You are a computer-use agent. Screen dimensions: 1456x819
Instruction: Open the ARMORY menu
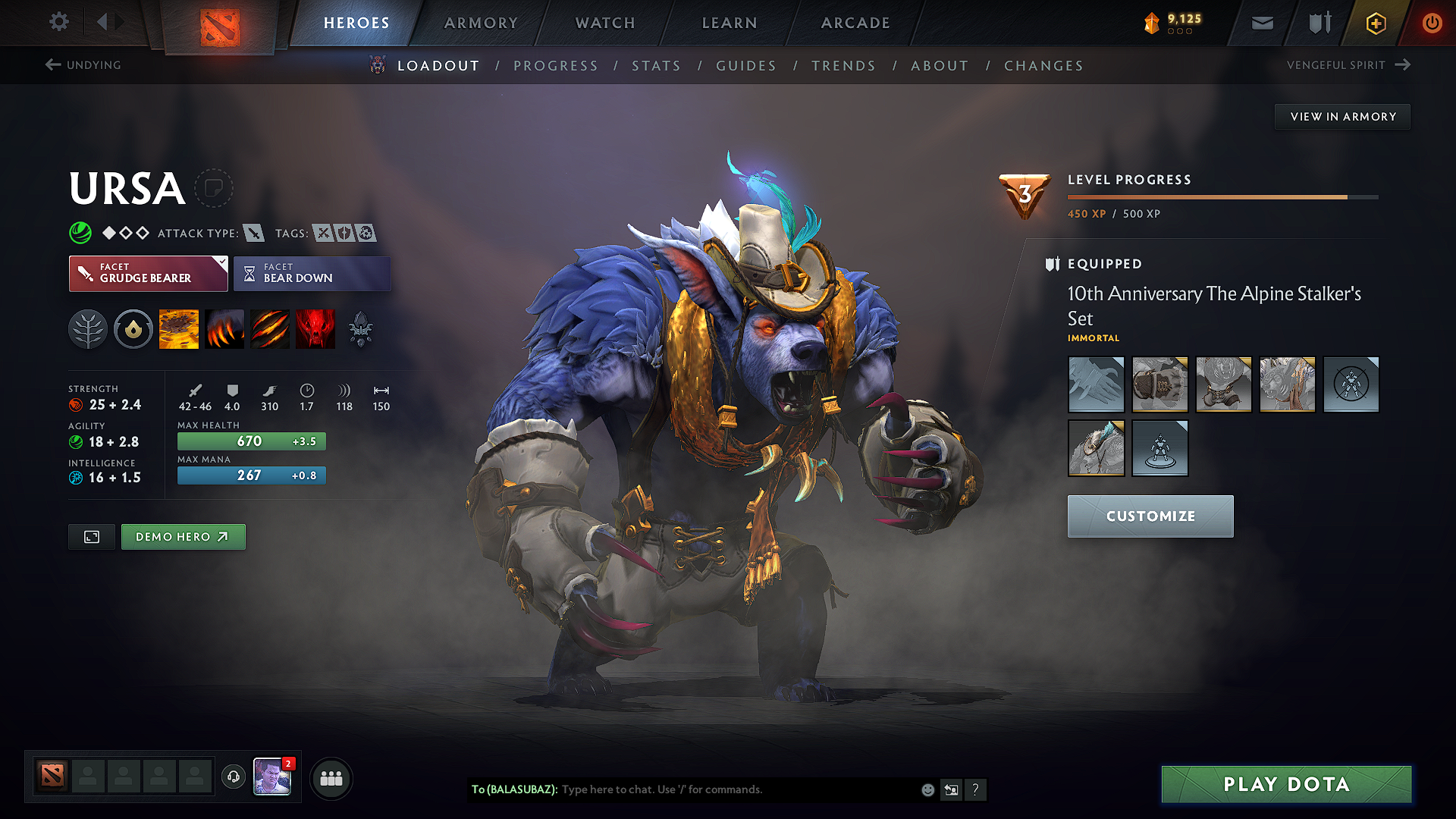click(x=480, y=23)
